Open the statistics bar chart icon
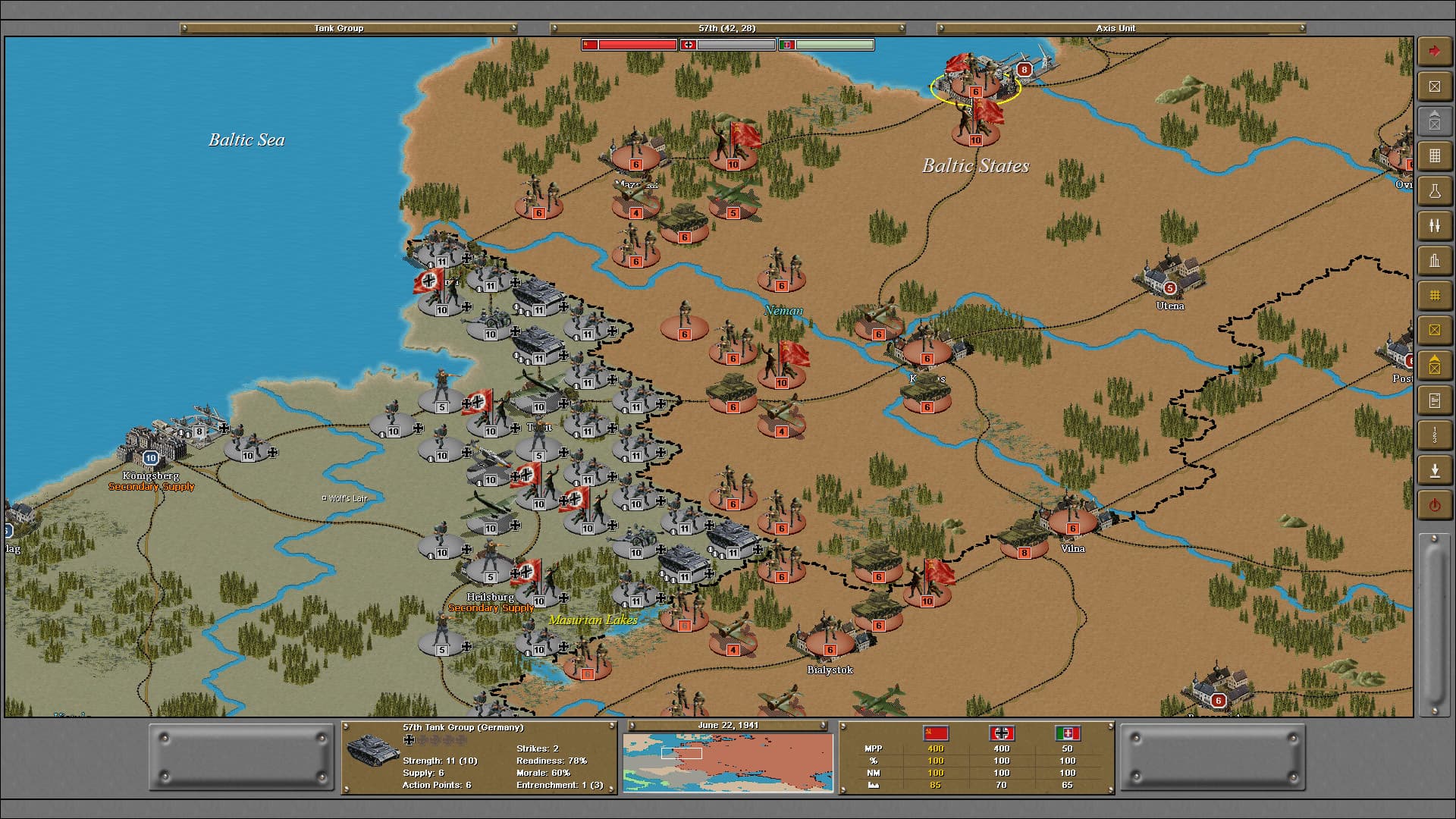 [x=1434, y=260]
